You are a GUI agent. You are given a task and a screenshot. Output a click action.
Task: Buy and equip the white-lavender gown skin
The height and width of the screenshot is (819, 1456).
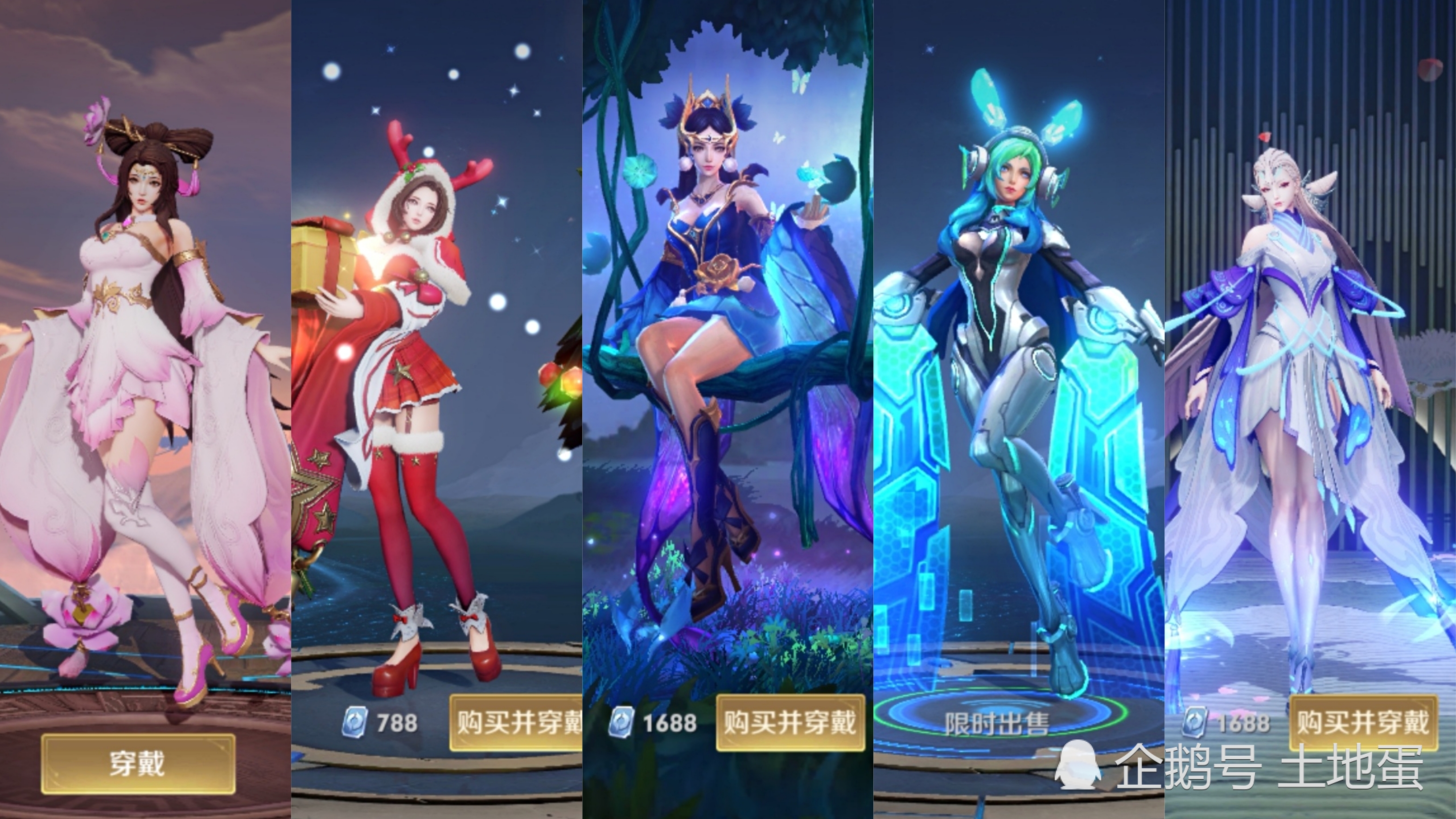click(1363, 723)
